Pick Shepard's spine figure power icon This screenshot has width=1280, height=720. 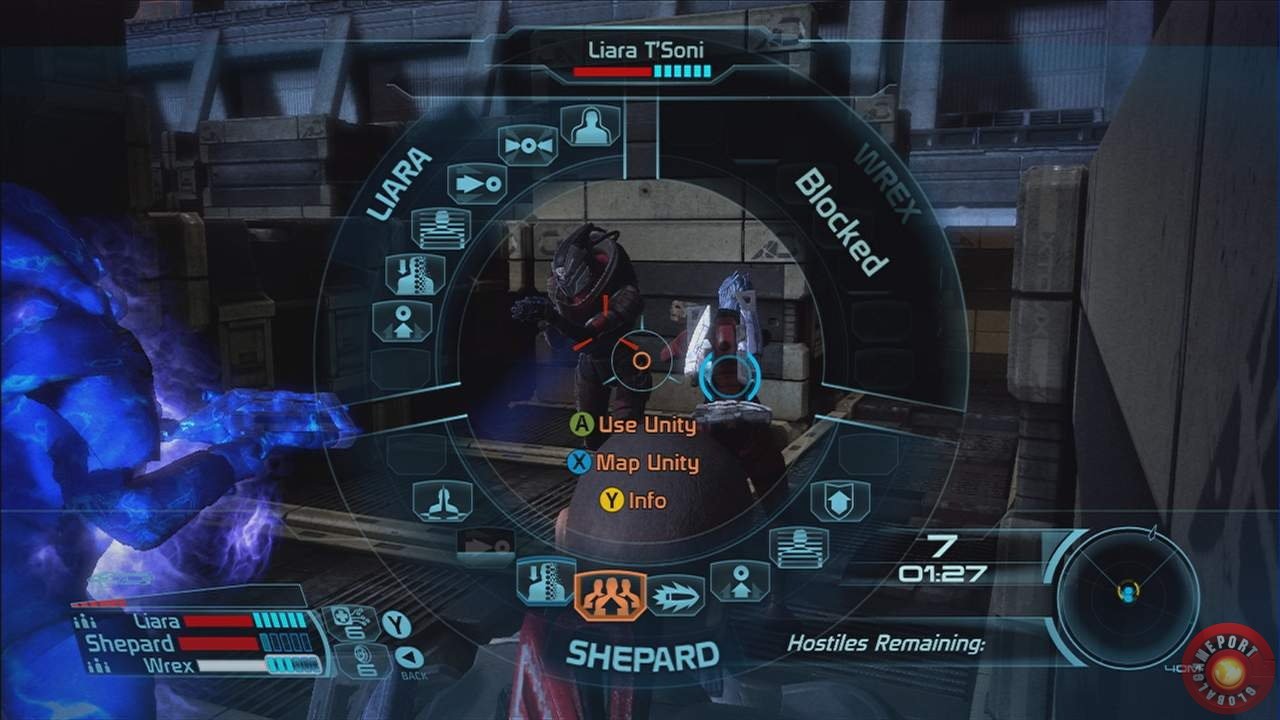click(546, 582)
